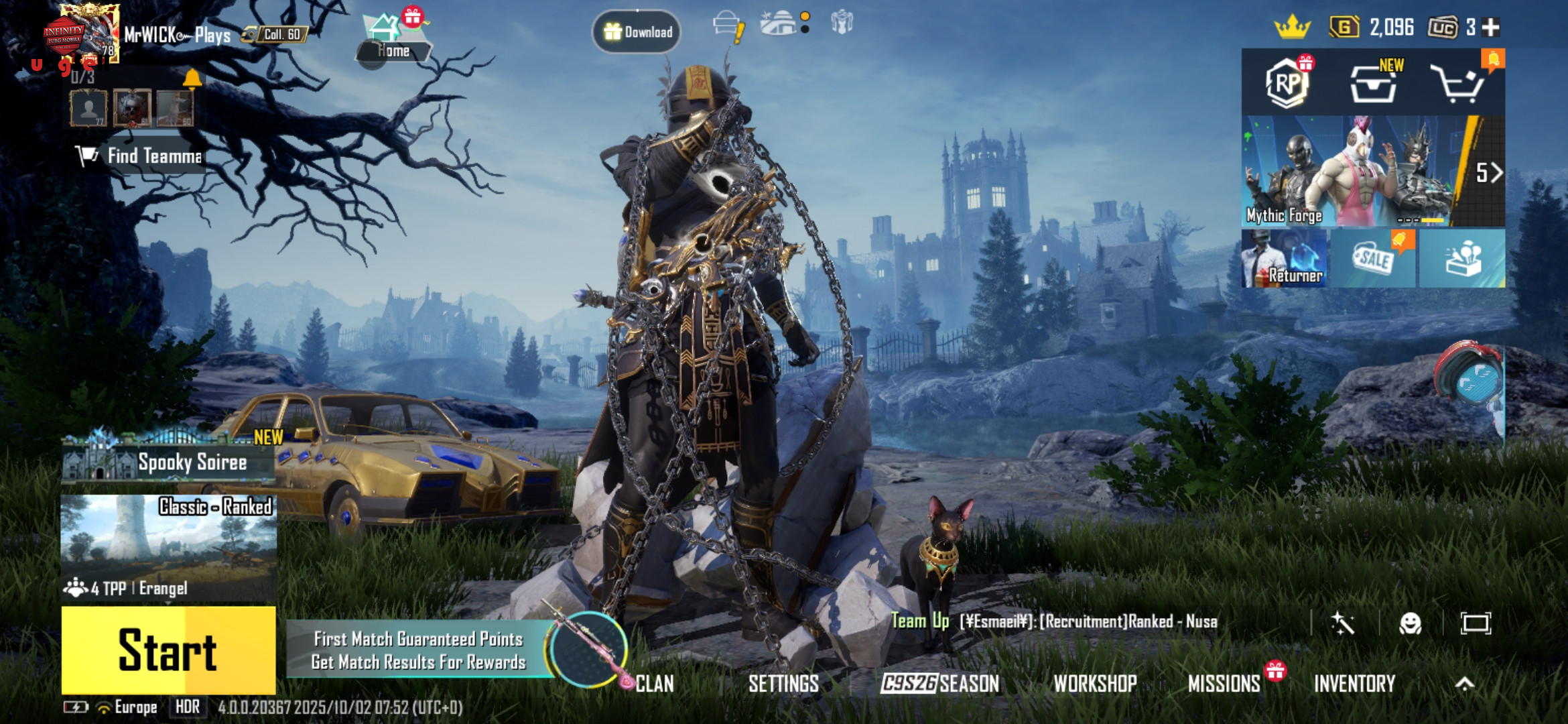
Task: Open the Inventory menu
Action: [x=1354, y=684]
